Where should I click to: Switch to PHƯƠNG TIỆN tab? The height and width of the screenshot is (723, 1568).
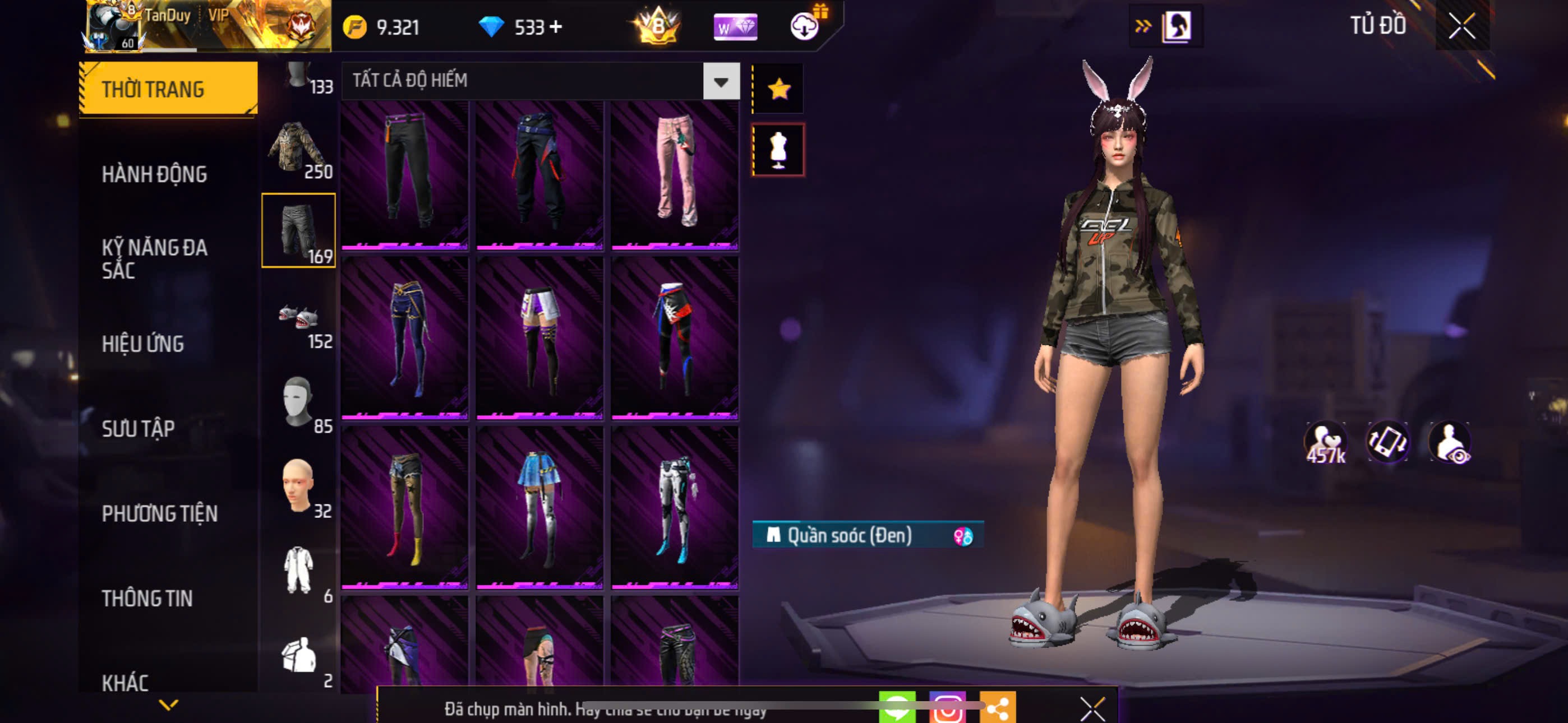(159, 513)
